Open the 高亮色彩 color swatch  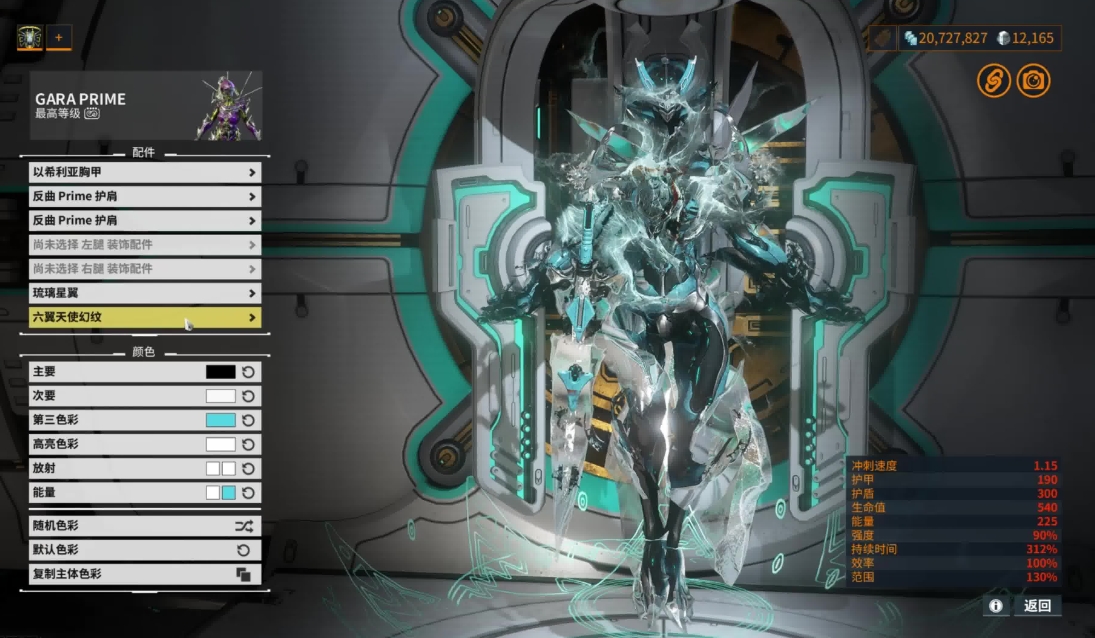pos(220,444)
